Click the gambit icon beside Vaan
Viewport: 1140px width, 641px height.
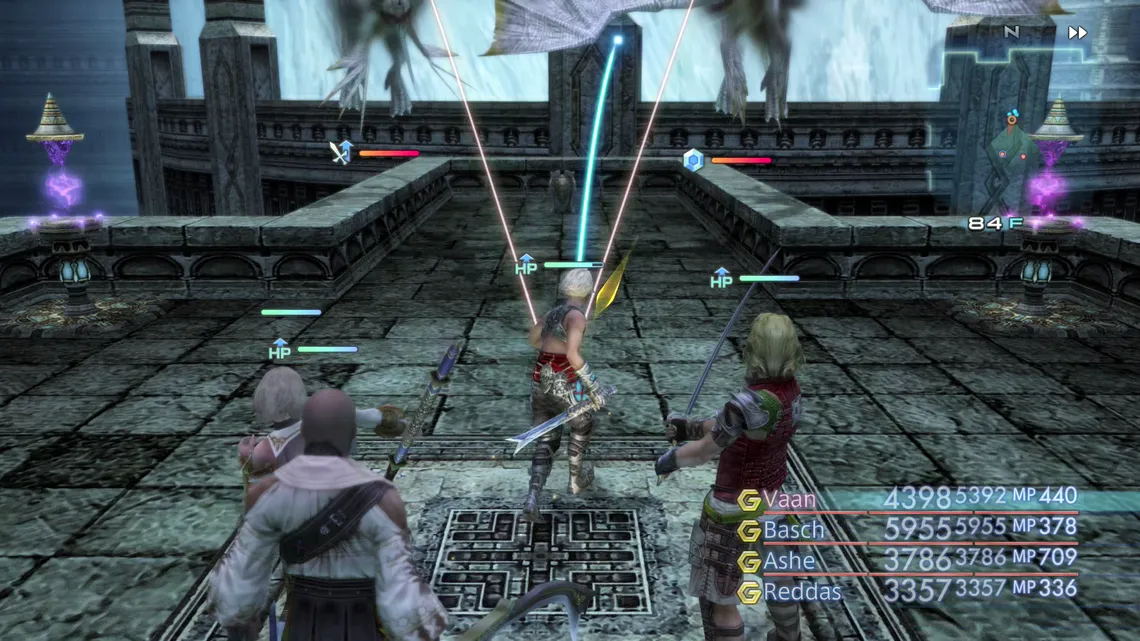tap(749, 499)
